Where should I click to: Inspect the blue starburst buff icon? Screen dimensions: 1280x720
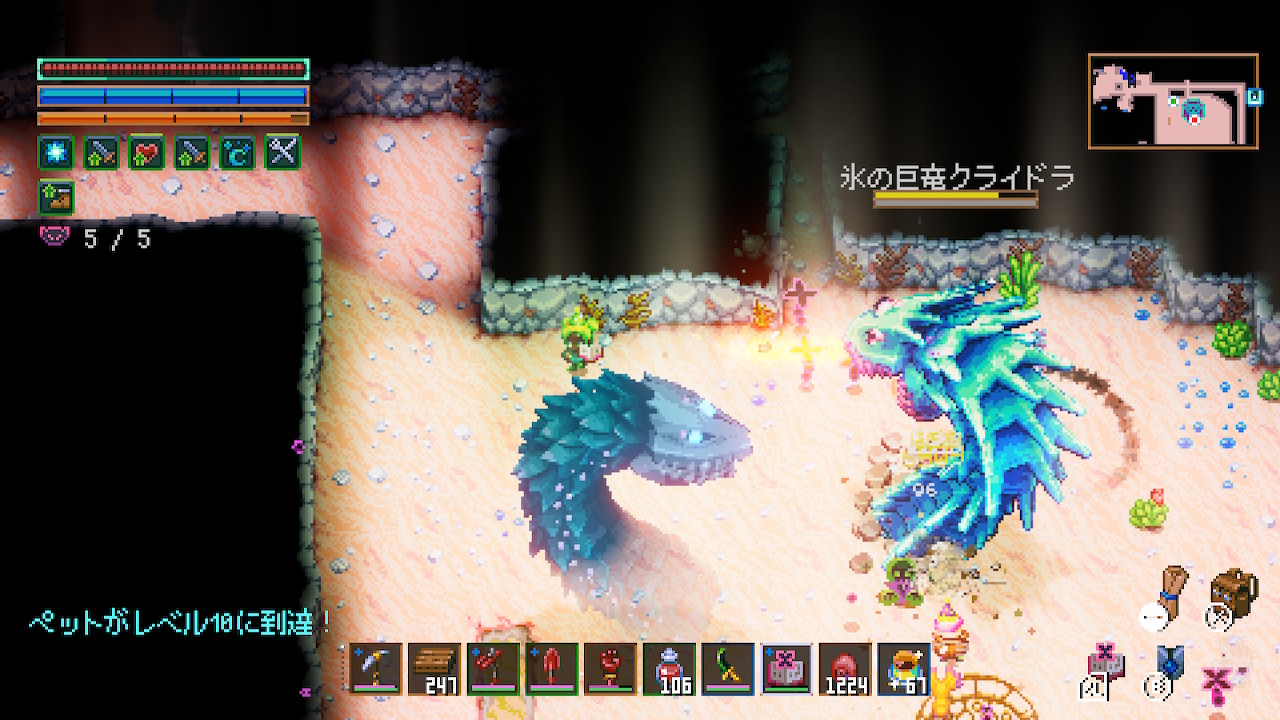tap(56, 152)
